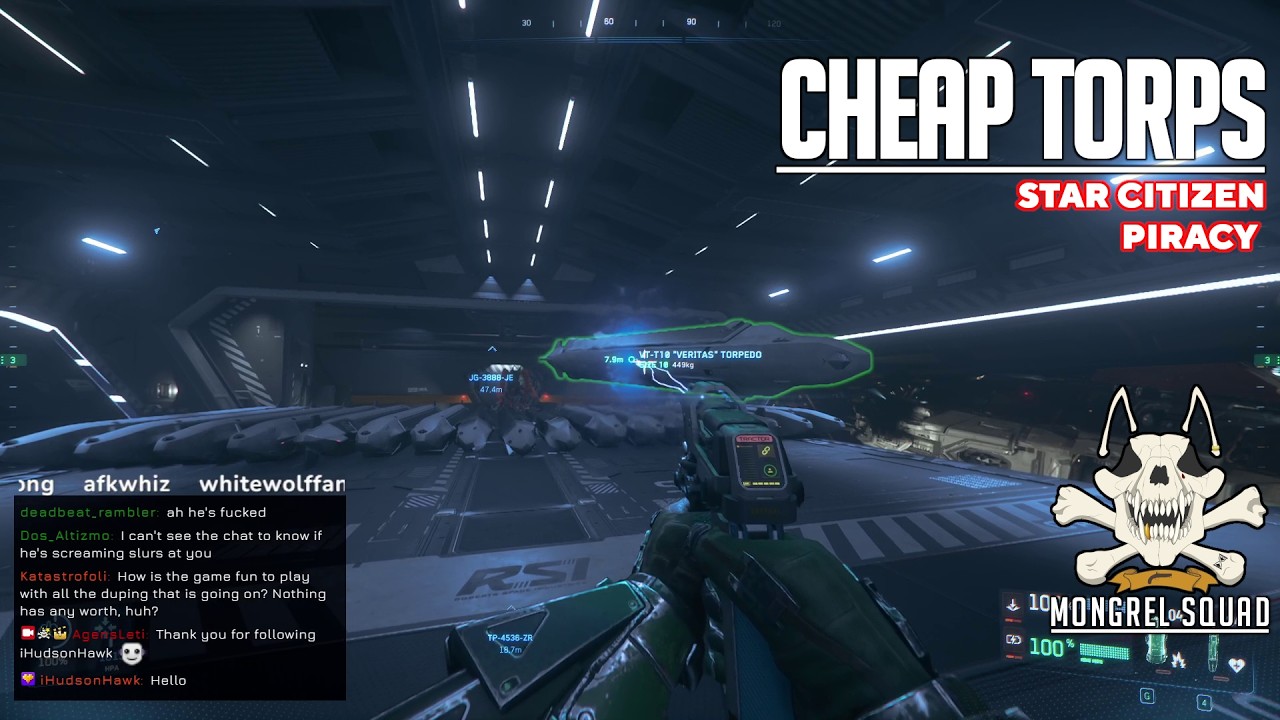Image resolution: width=1280 pixels, height=720 pixels.
Task: Click the battery charge icon
Action: click(1013, 640)
